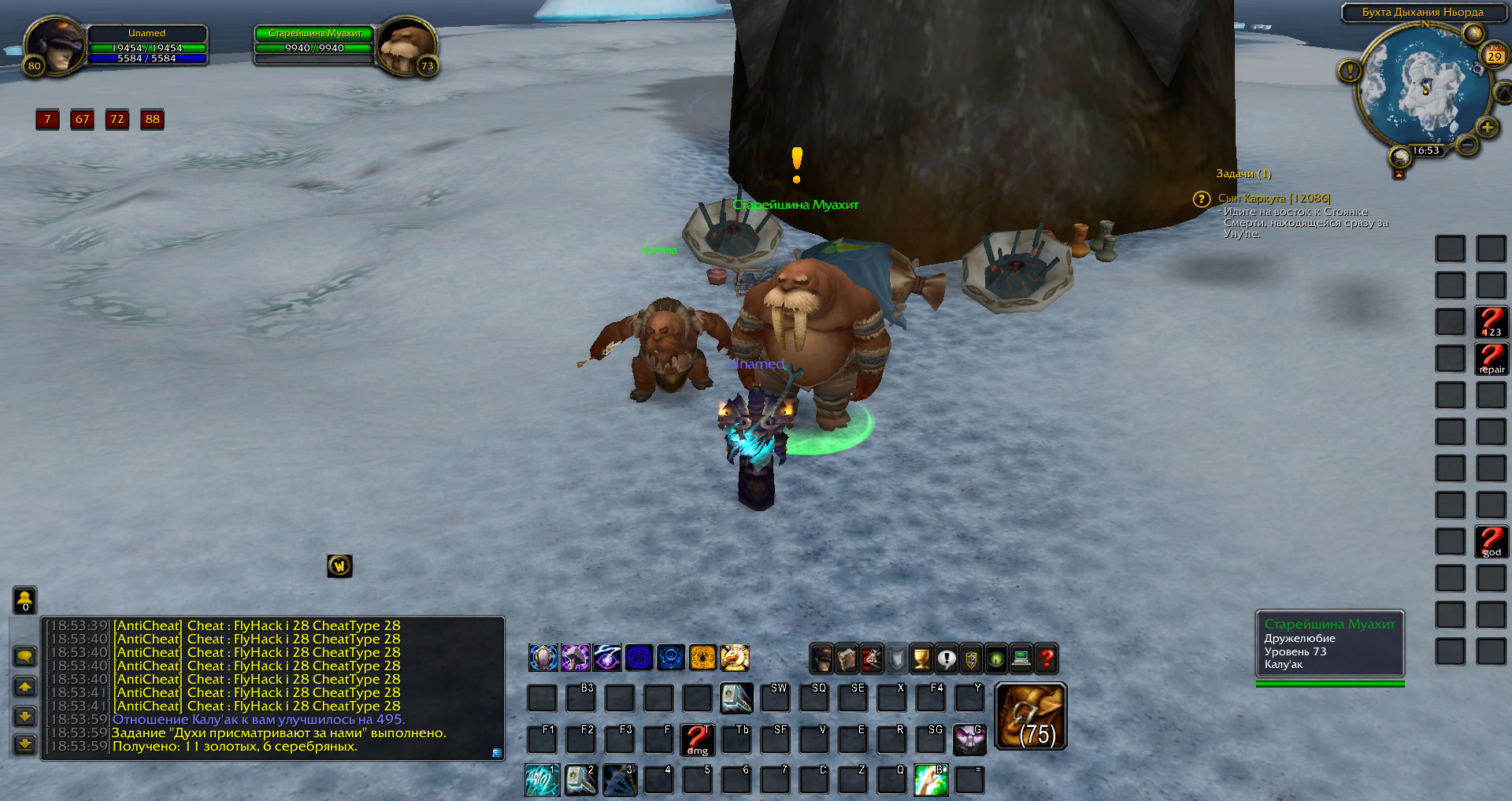Open the spellbook micro button

coord(847,658)
